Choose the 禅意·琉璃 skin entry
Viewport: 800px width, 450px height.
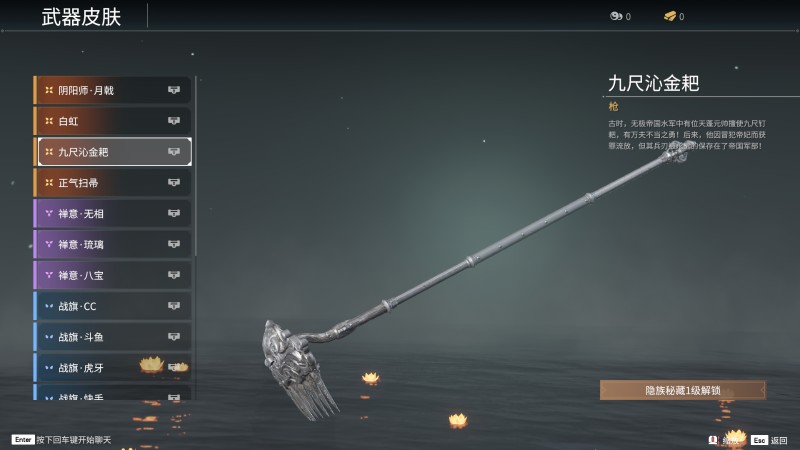coord(112,244)
